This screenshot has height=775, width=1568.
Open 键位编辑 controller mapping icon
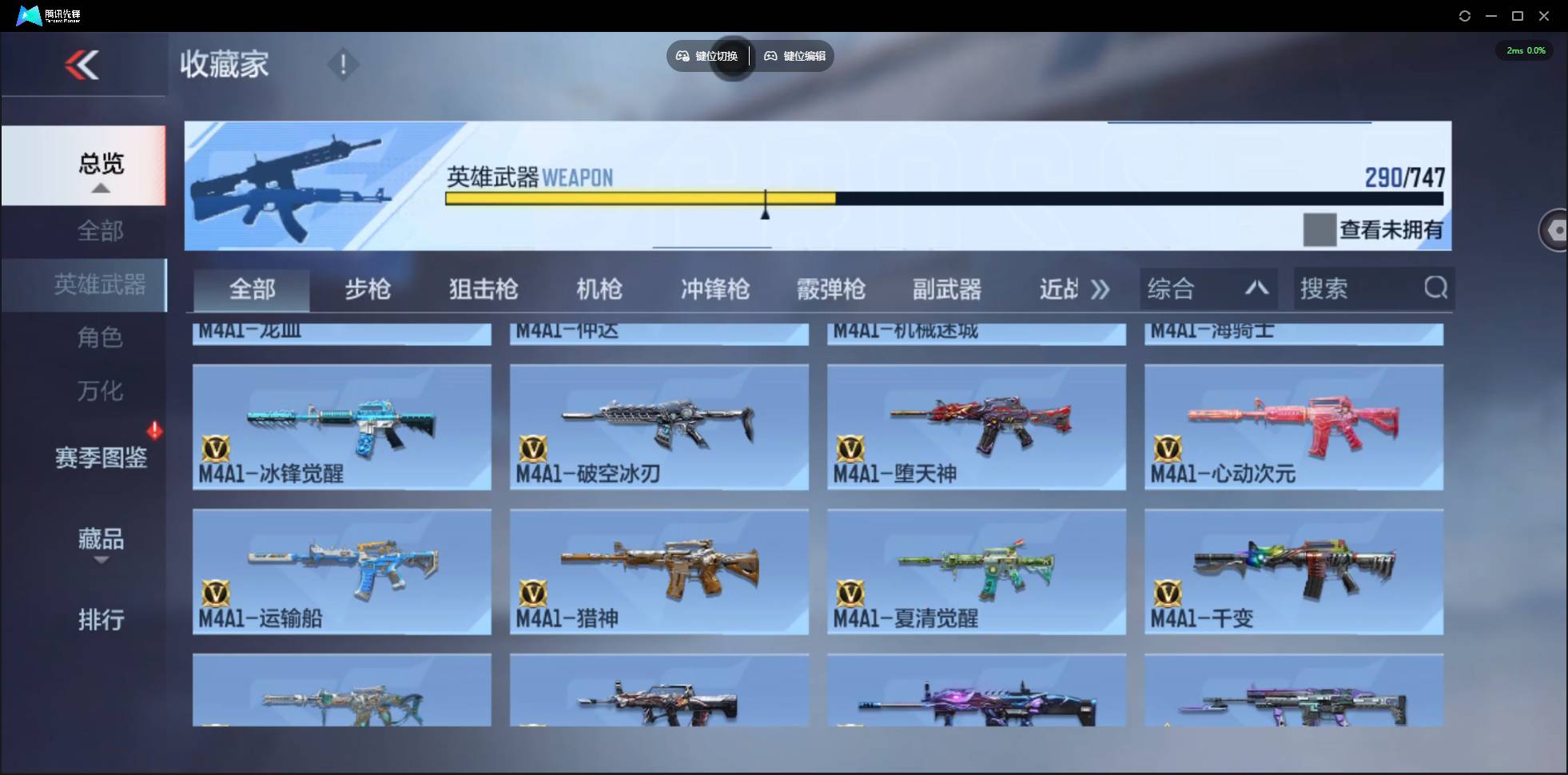point(771,56)
